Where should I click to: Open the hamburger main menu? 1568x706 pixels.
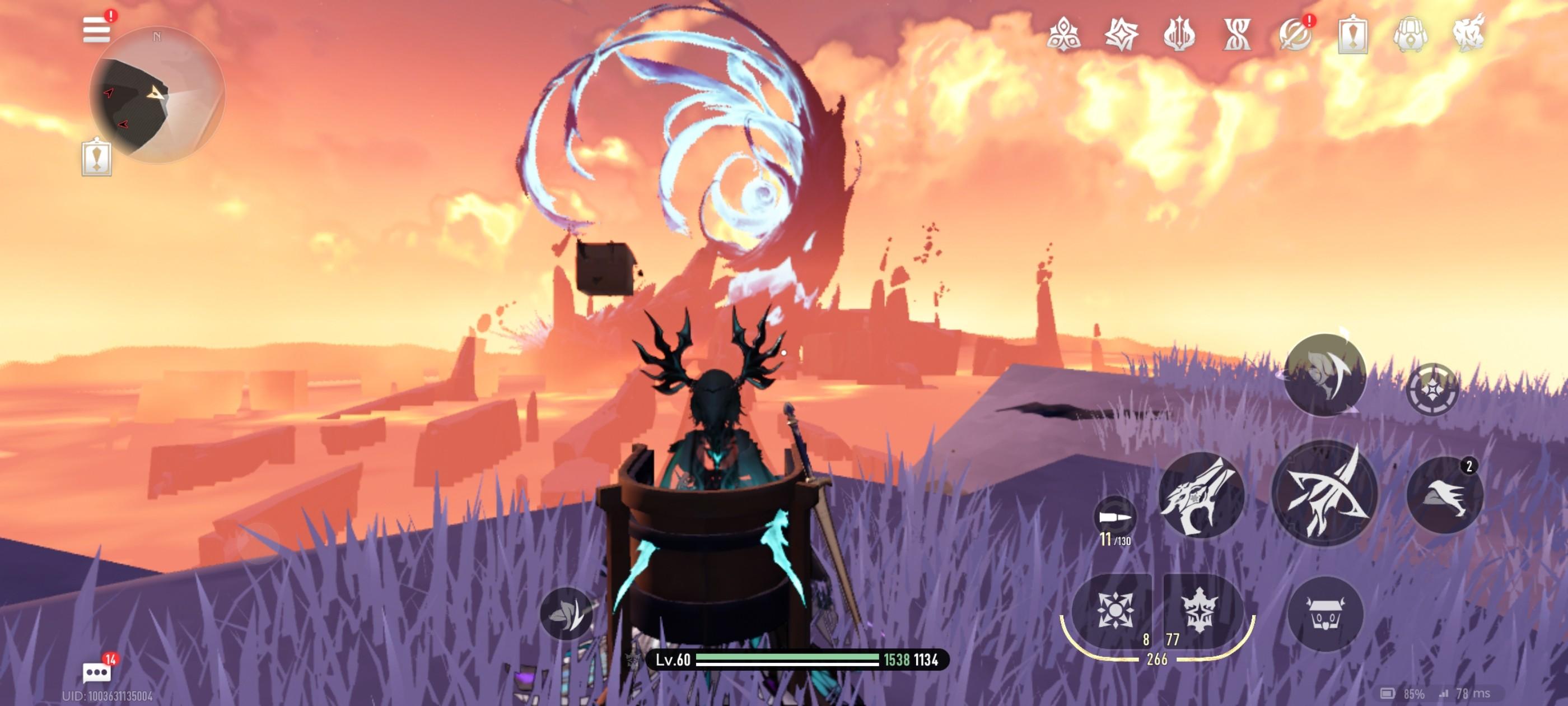coord(96,29)
